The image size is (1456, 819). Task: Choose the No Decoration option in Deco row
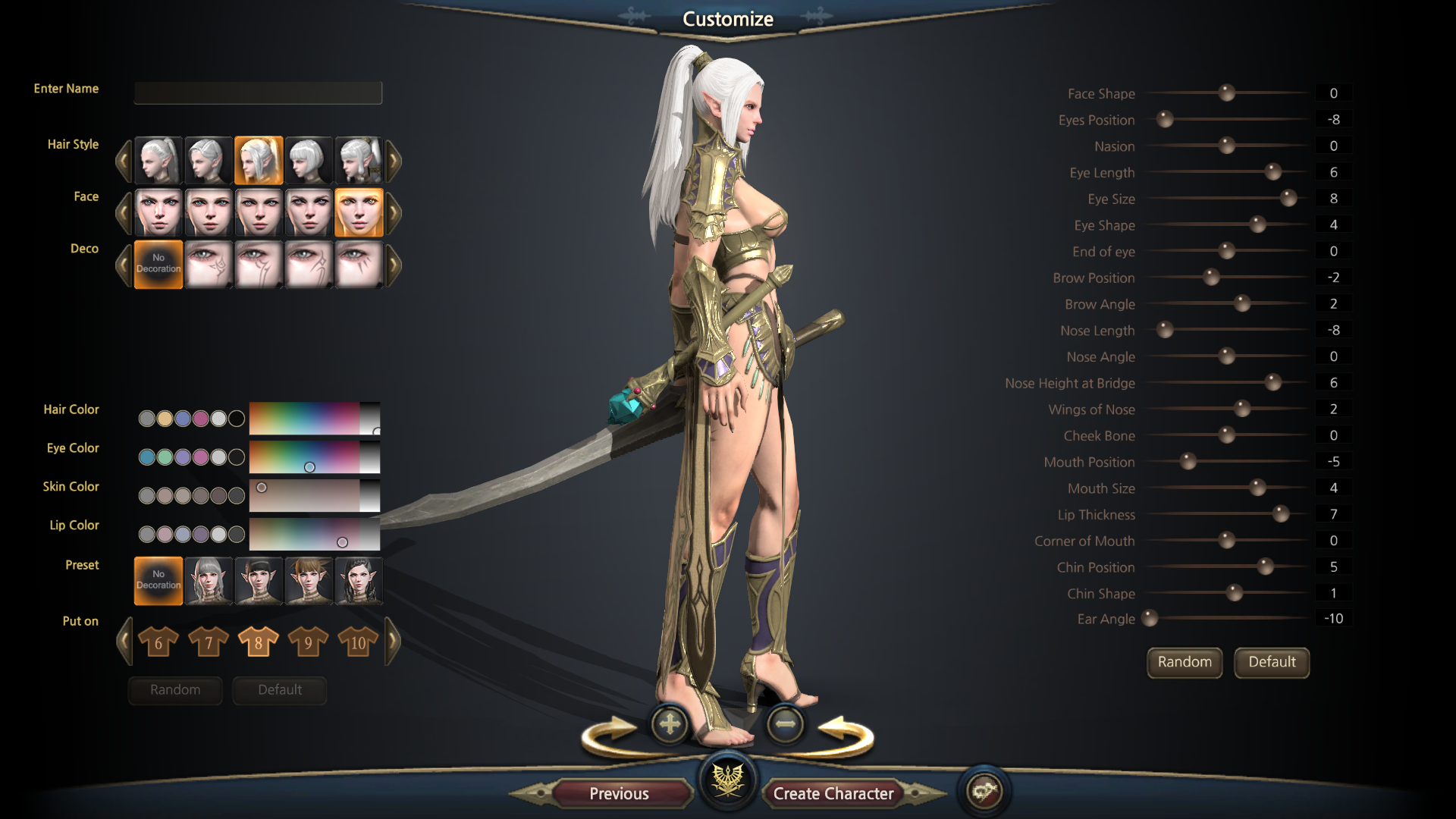pos(158,264)
